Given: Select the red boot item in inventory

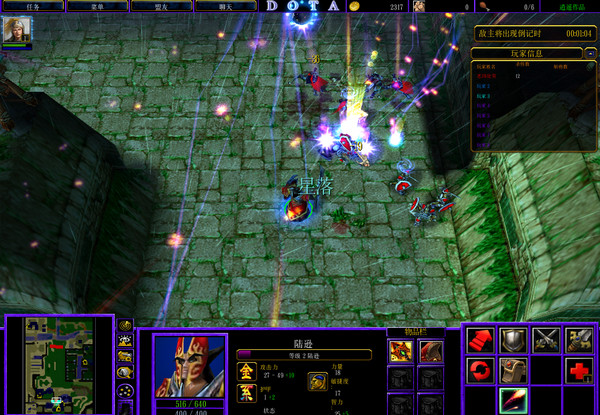Looking at the screenshot, I should [x=431, y=350].
